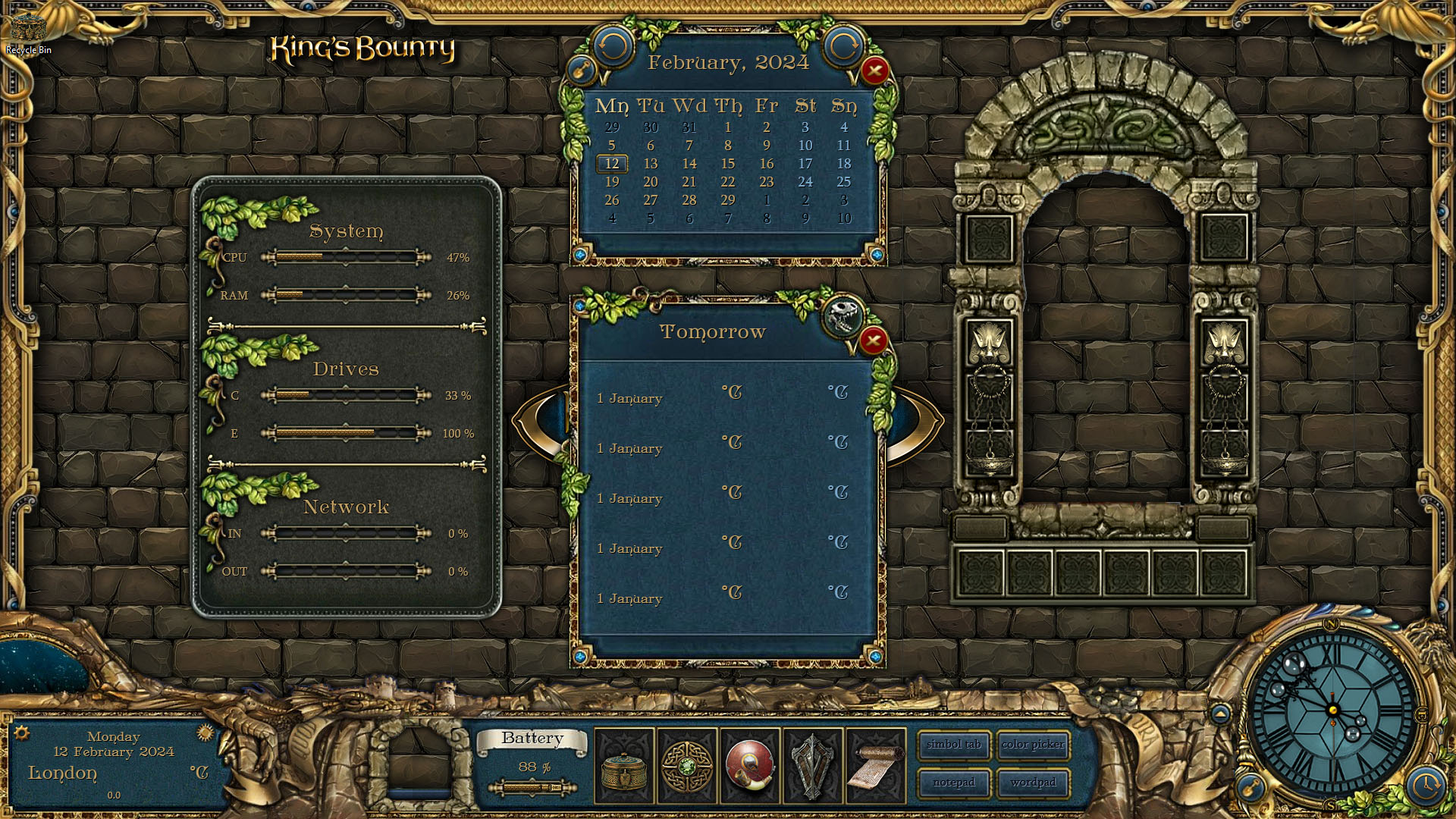Open the simbol tab button
This screenshot has width=1456, height=819.
[x=953, y=745]
